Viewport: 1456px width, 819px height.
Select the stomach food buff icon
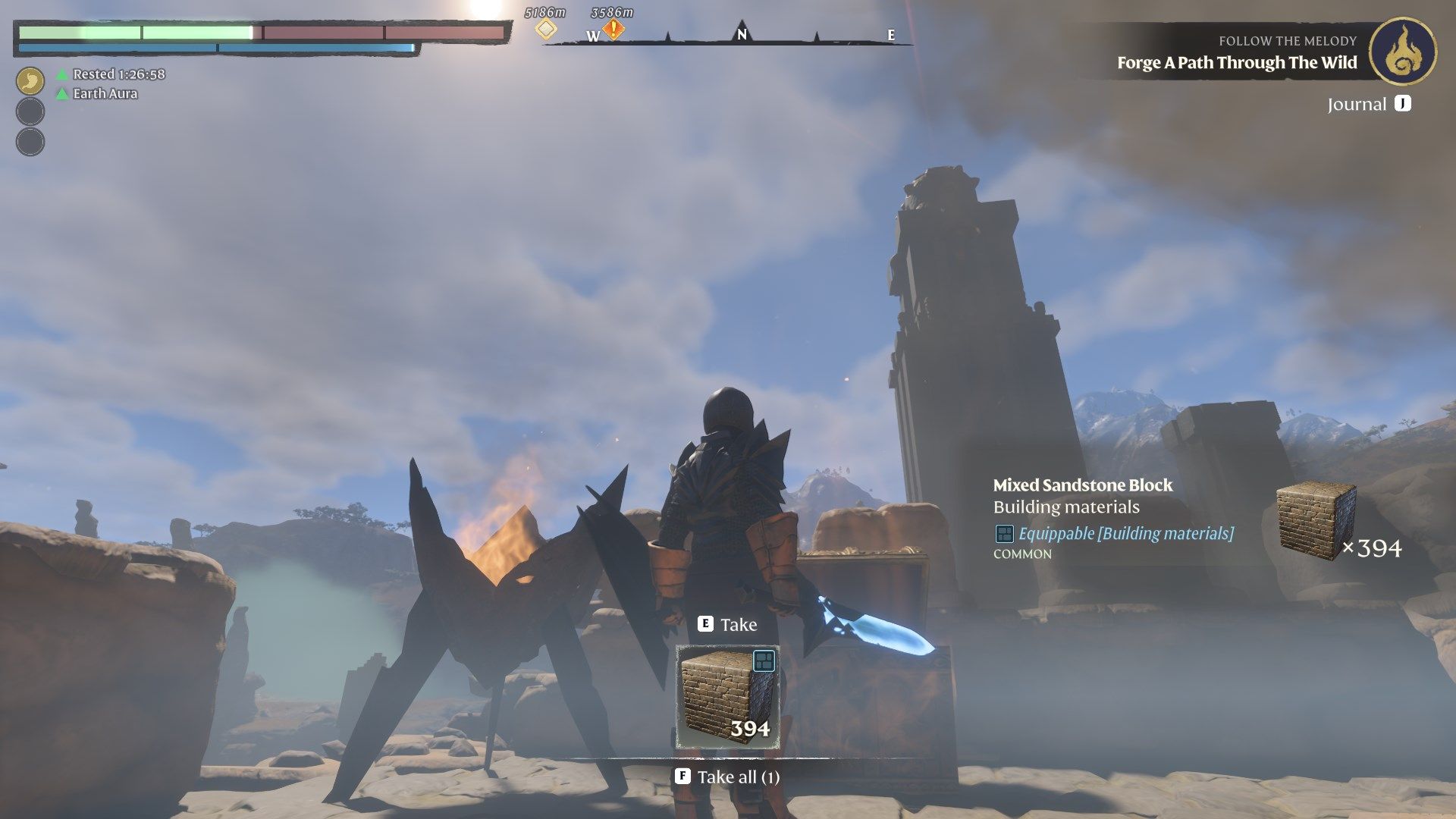coord(30,79)
